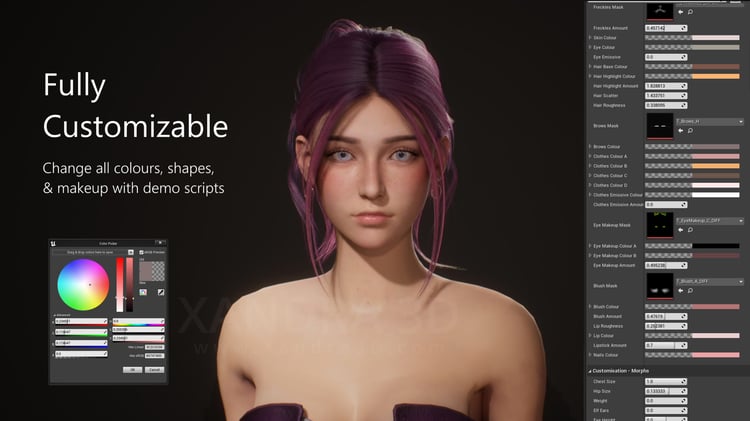Click the colour wheel in the Color Picker
This screenshot has width=750, height=421.
pos(83,283)
